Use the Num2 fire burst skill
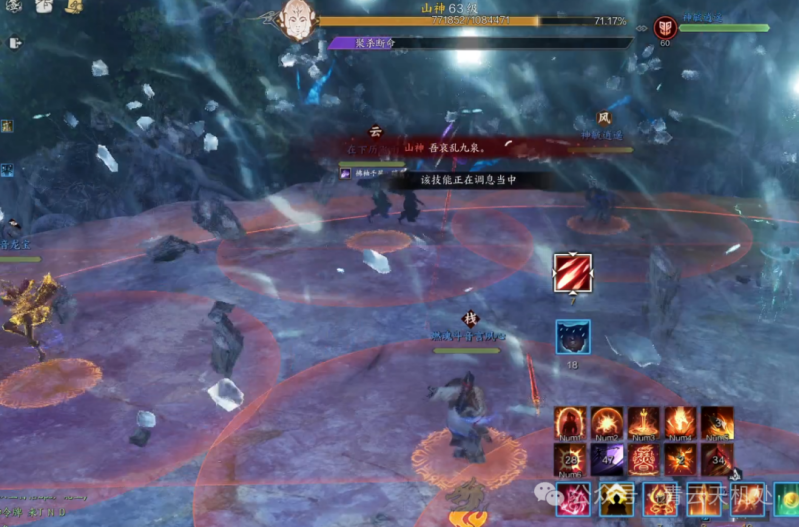 607,423
